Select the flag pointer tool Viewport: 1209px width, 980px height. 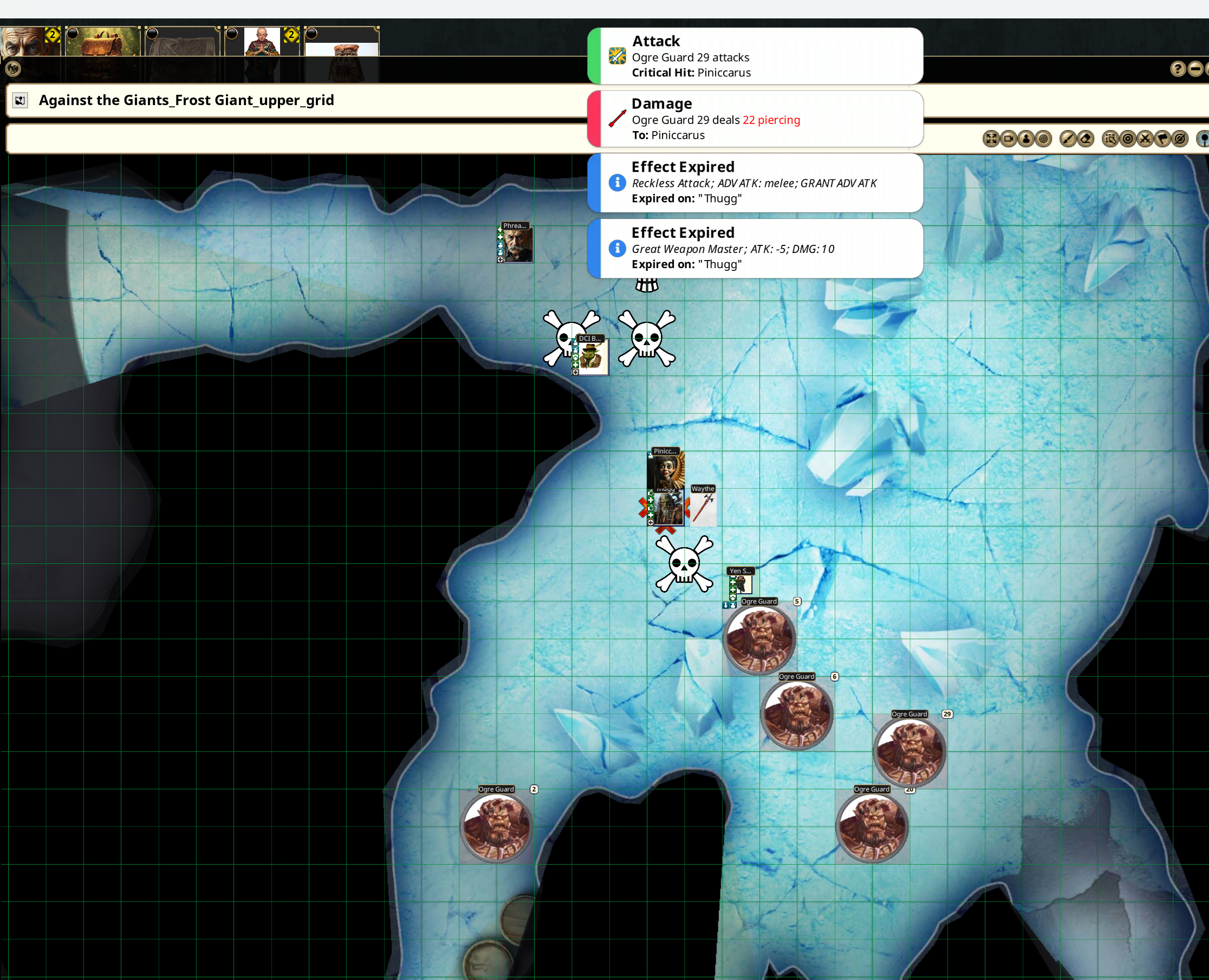click(1163, 139)
